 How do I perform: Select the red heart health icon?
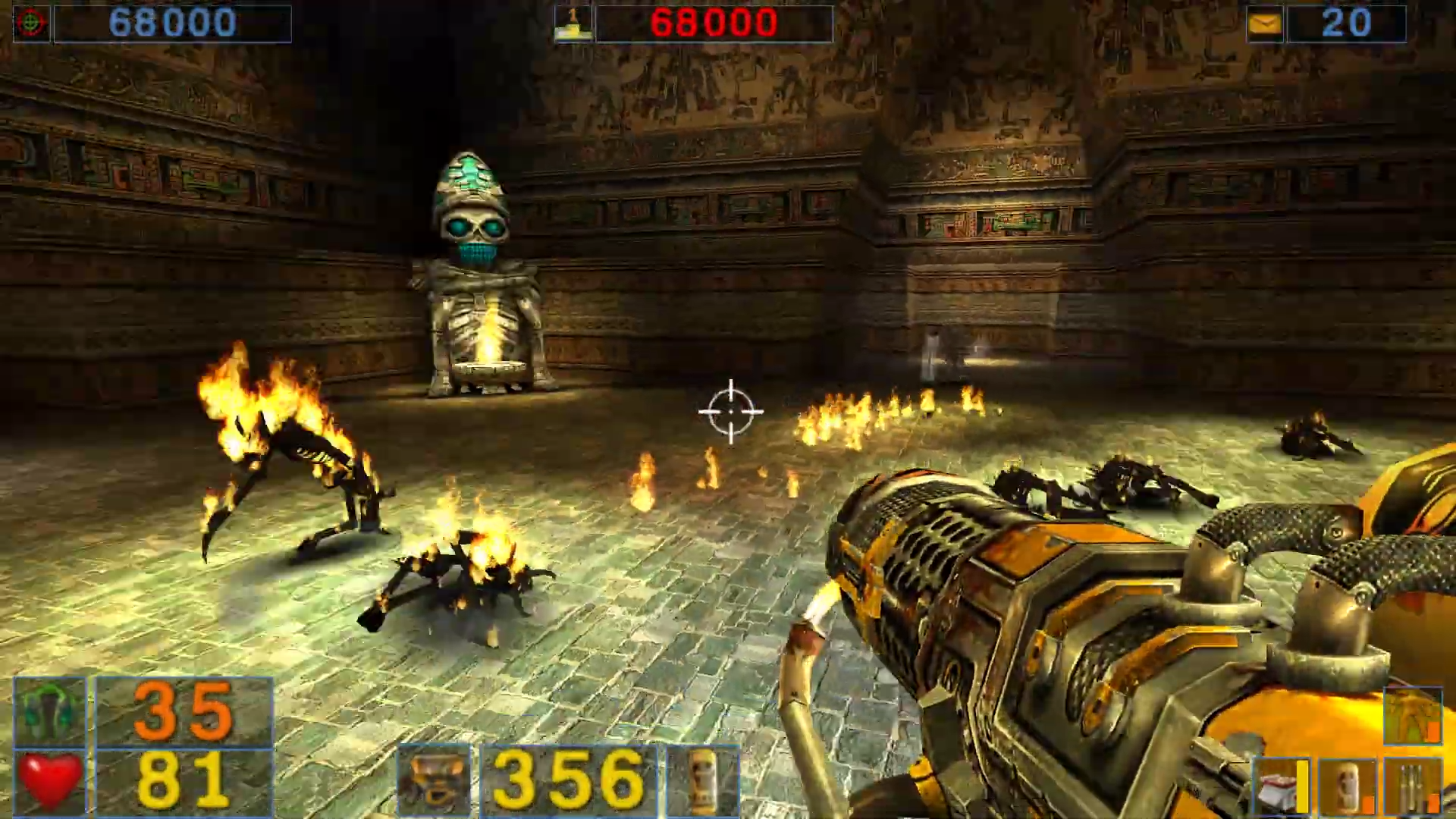click(x=50, y=781)
